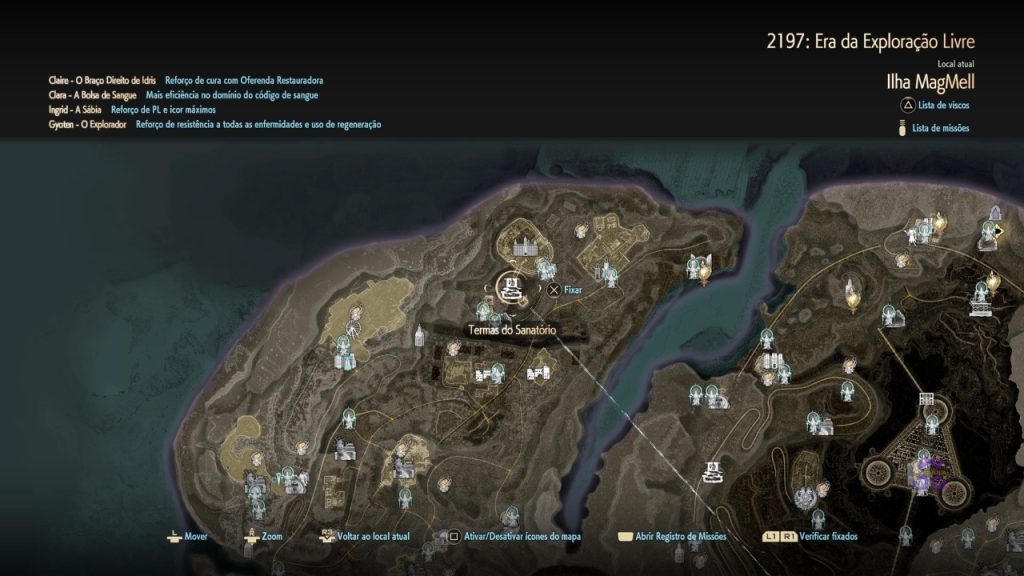Image resolution: width=1024 pixels, height=576 pixels.
Task: Select the Termas do Sanatório hot spring marker
Action: (509, 289)
